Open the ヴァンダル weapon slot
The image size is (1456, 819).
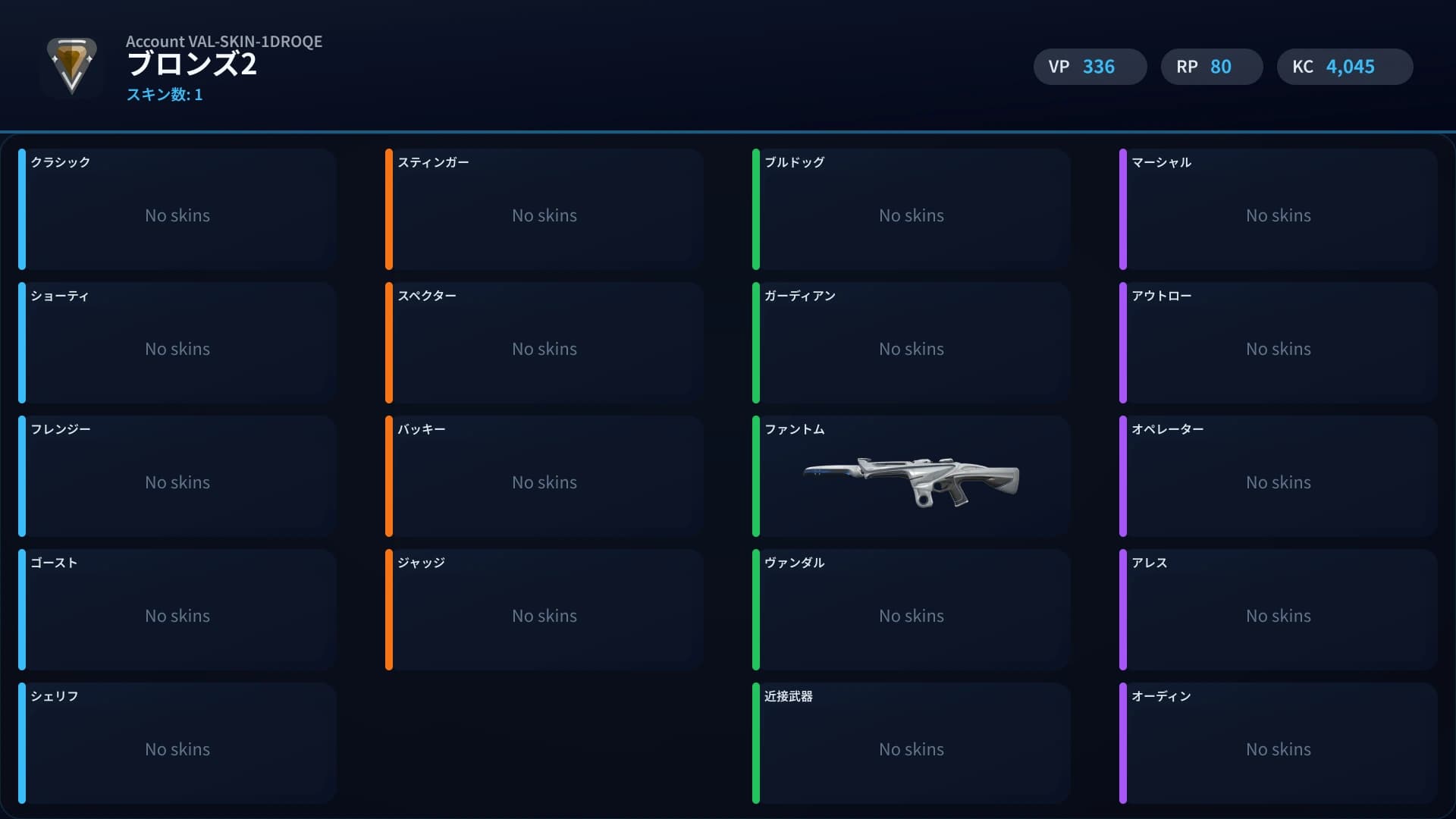pos(912,610)
